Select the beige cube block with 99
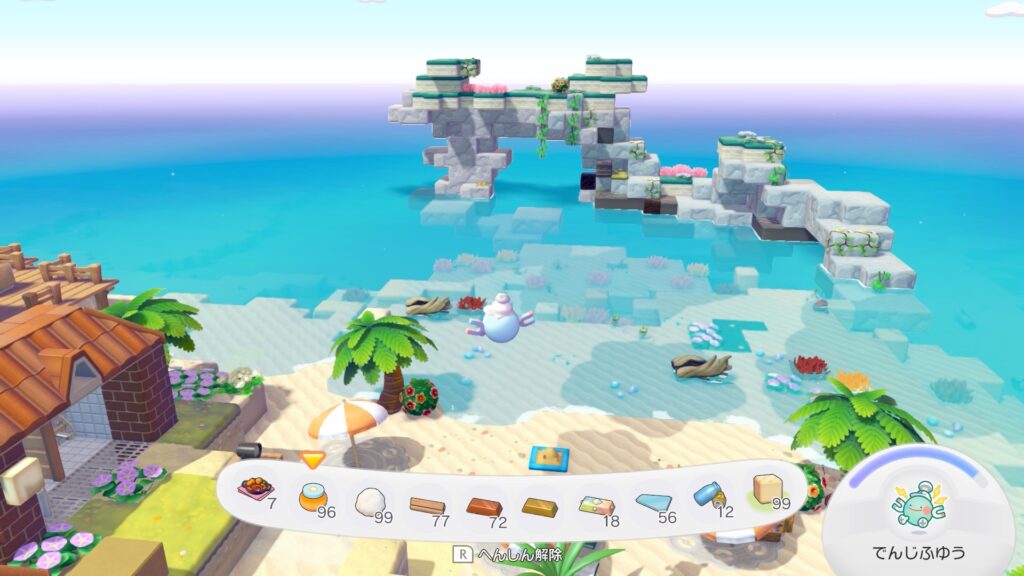1024x576 pixels. (x=767, y=489)
